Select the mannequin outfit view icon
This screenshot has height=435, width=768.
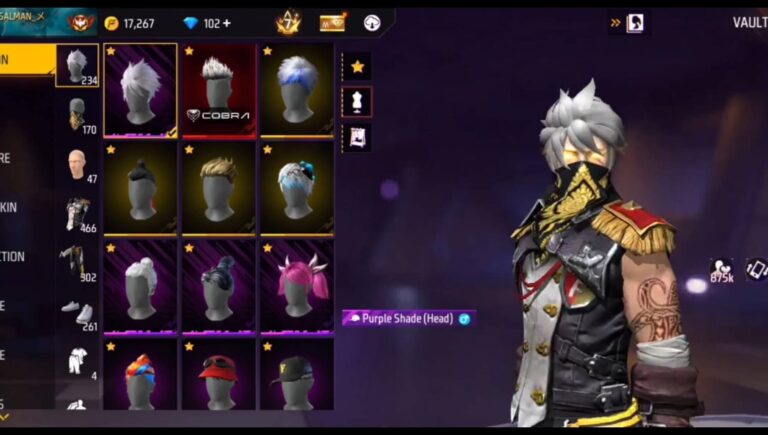click(x=357, y=101)
